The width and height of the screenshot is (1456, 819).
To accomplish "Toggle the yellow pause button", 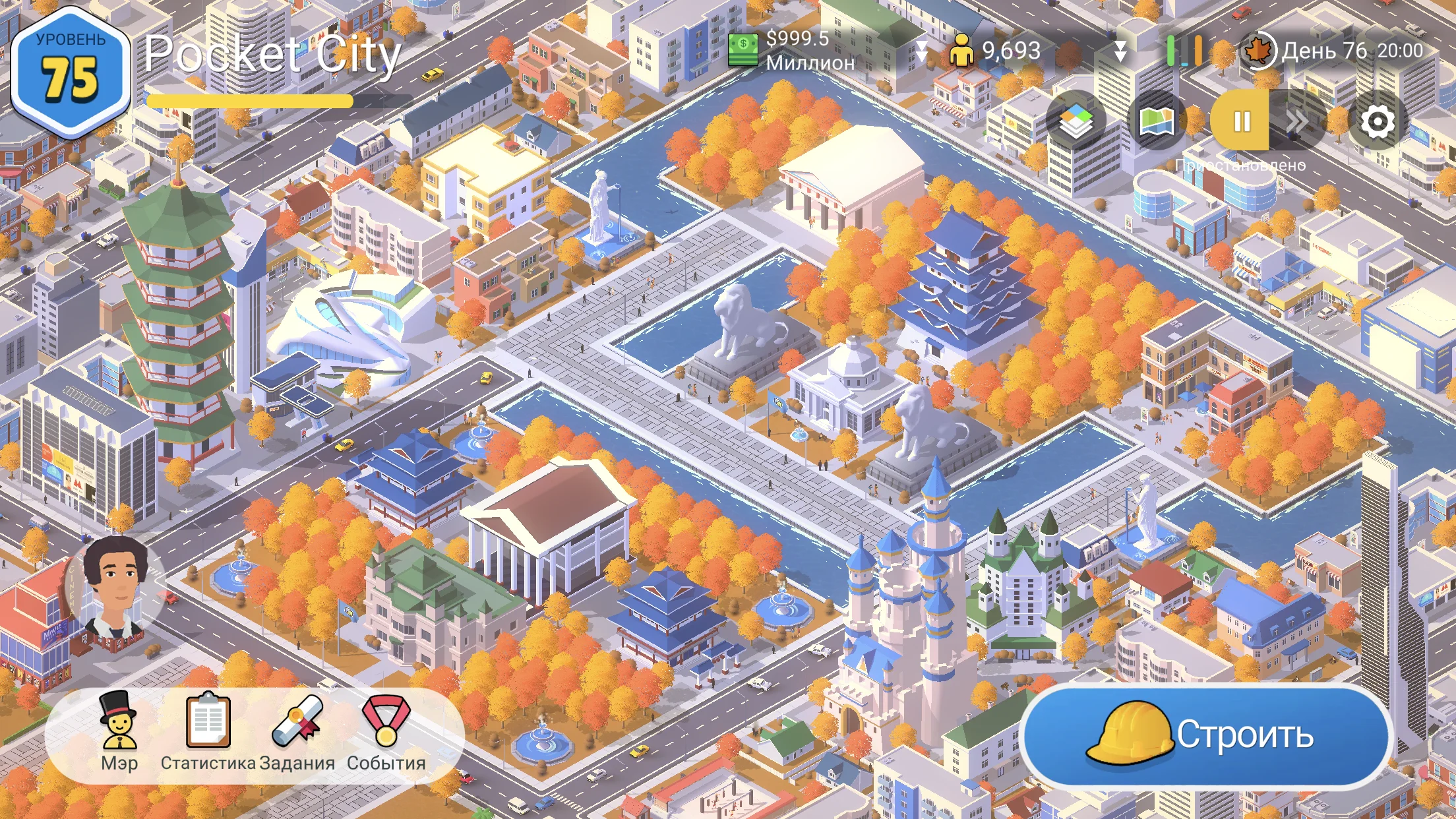I will 1241,121.
